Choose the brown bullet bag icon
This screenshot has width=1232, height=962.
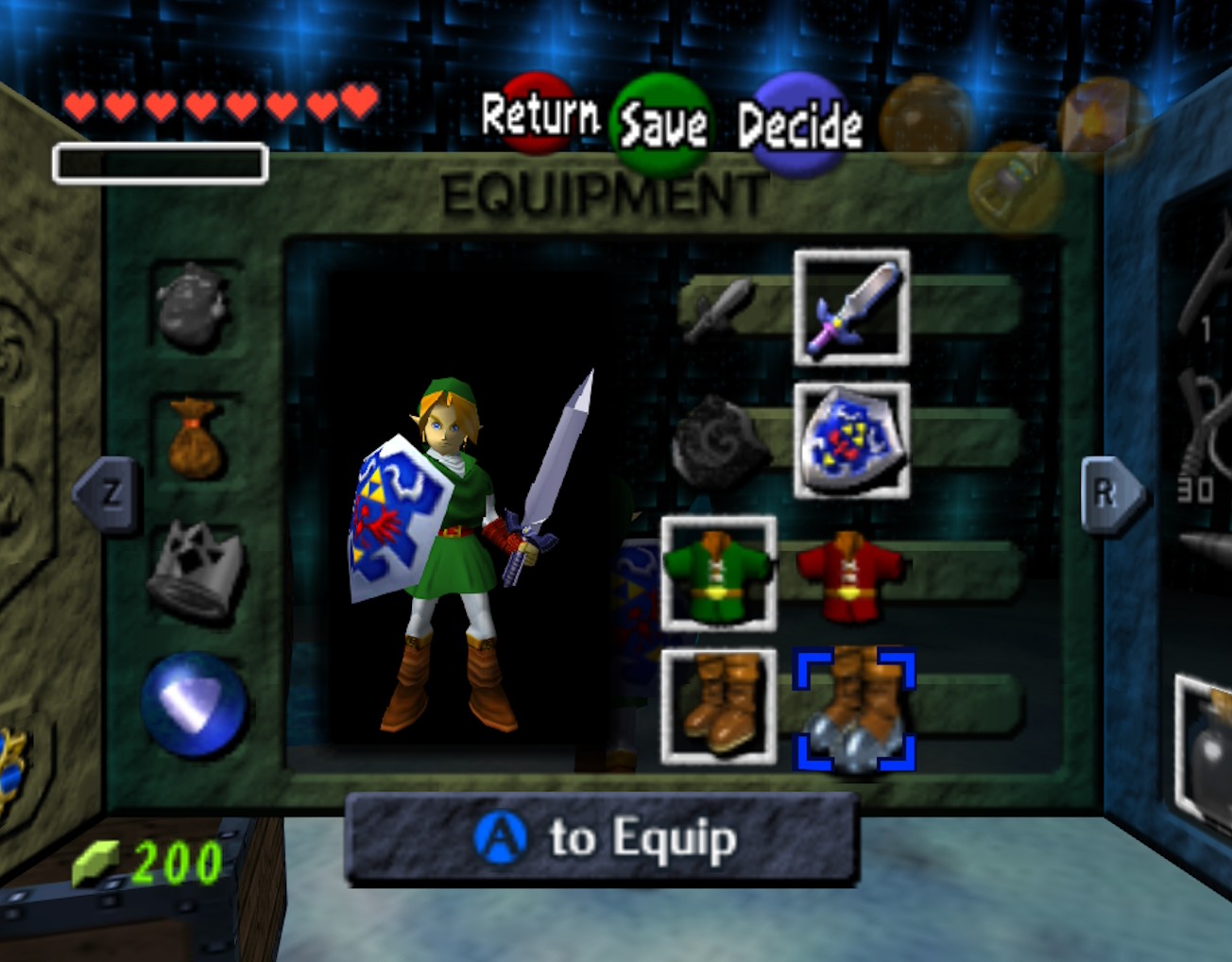coord(196,438)
